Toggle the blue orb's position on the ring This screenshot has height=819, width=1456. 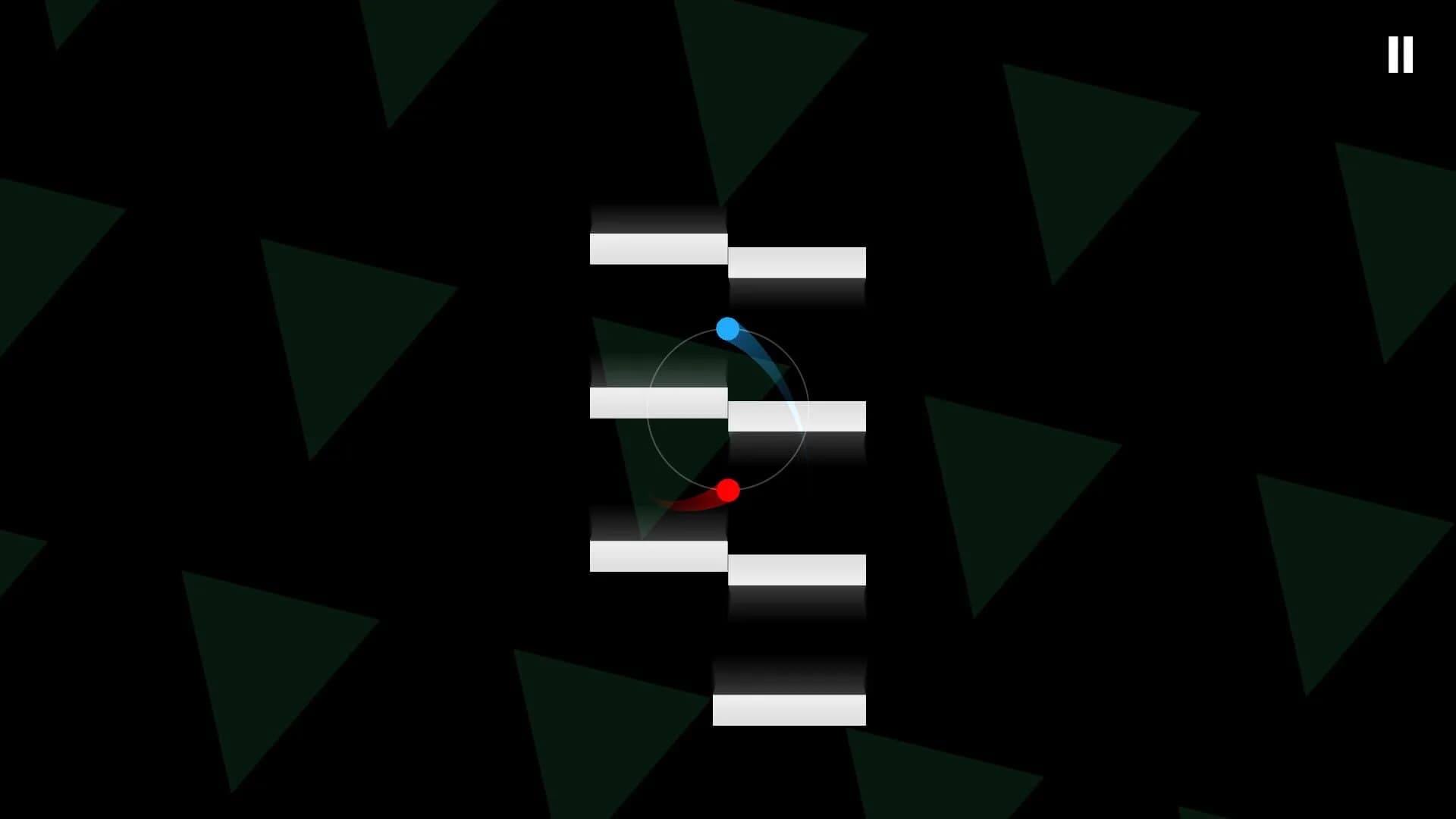(726, 328)
